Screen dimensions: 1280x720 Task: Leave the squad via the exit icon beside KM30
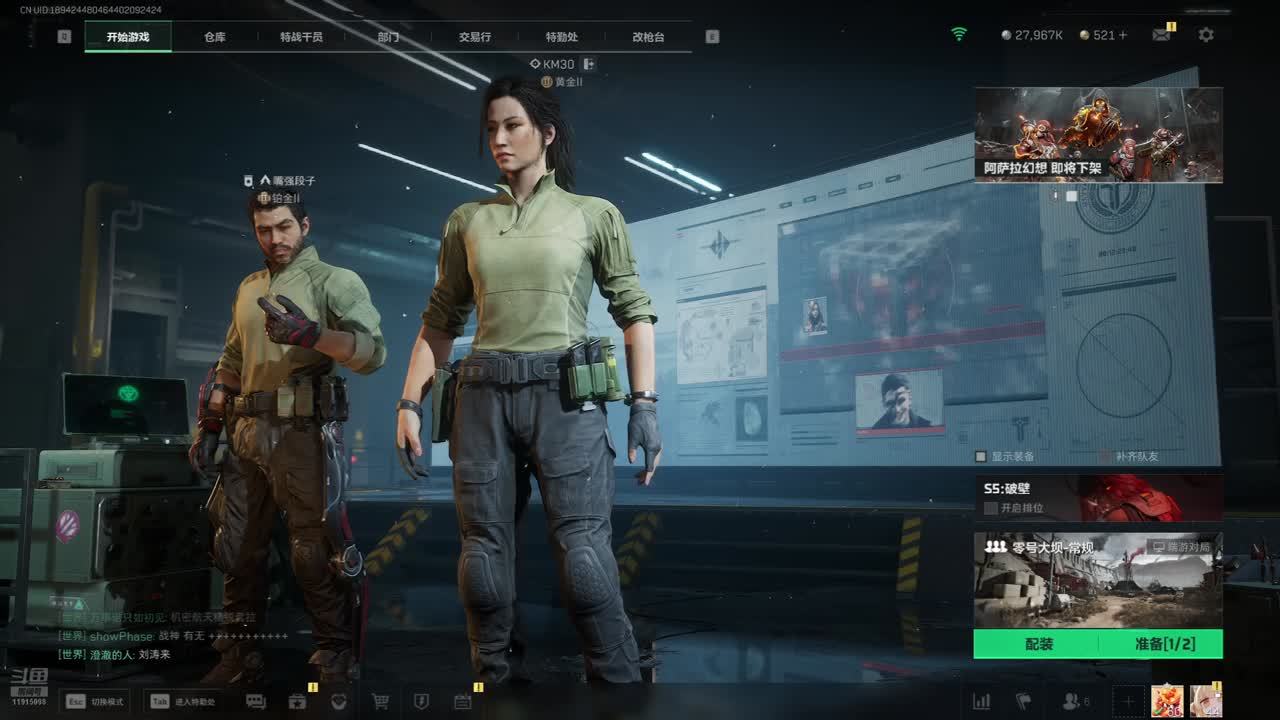tap(589, 64)
